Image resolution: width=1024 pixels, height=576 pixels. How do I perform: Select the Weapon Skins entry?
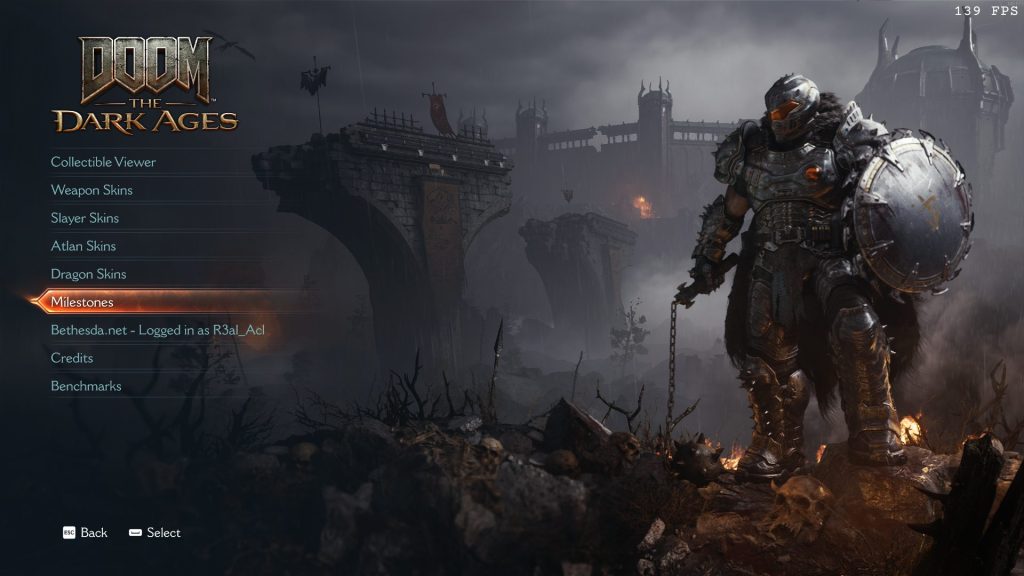[92, 190]
